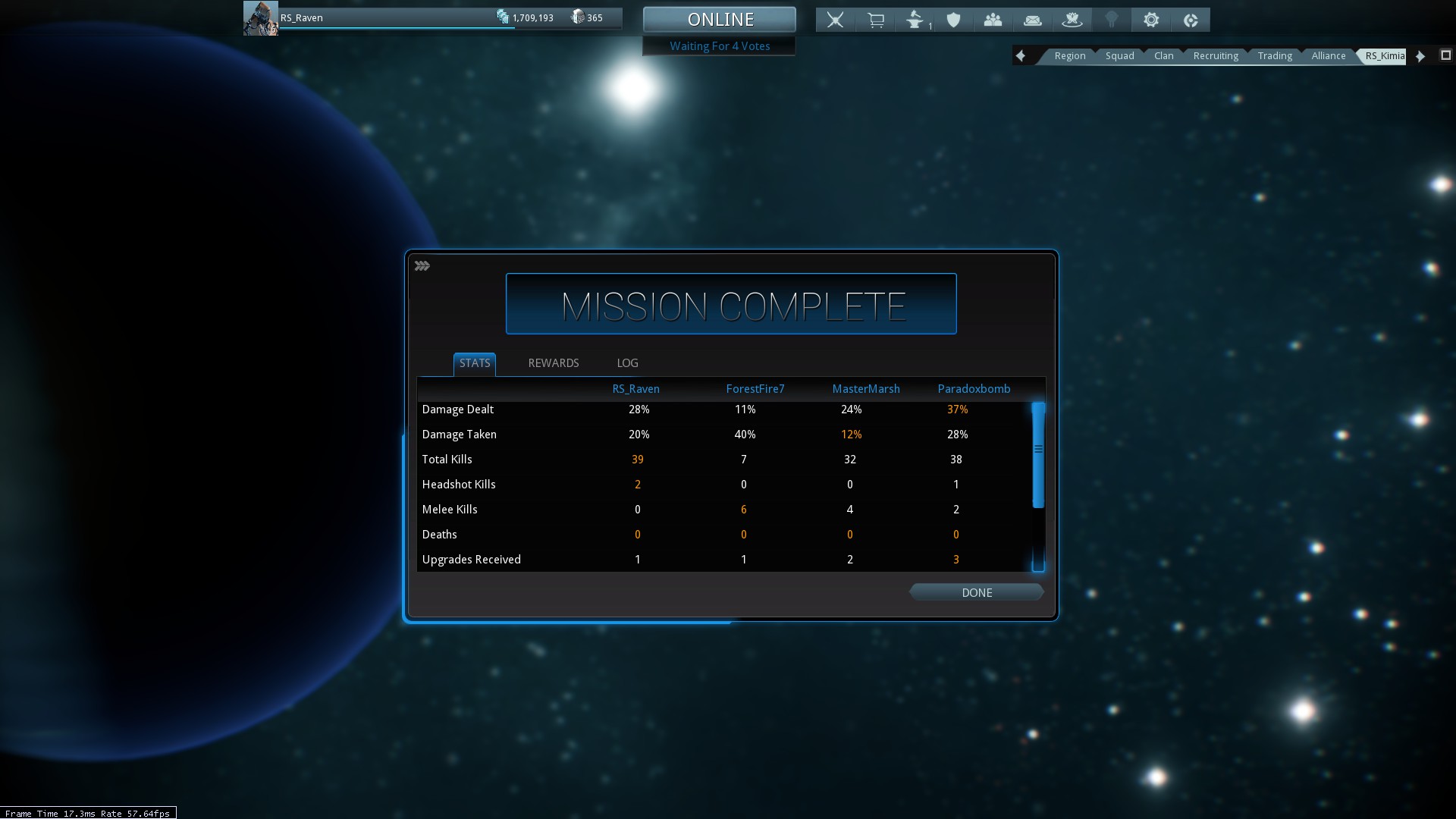Maximize the chat window square button
This screenshot has height=819, width=1456.
[1445, 55]
